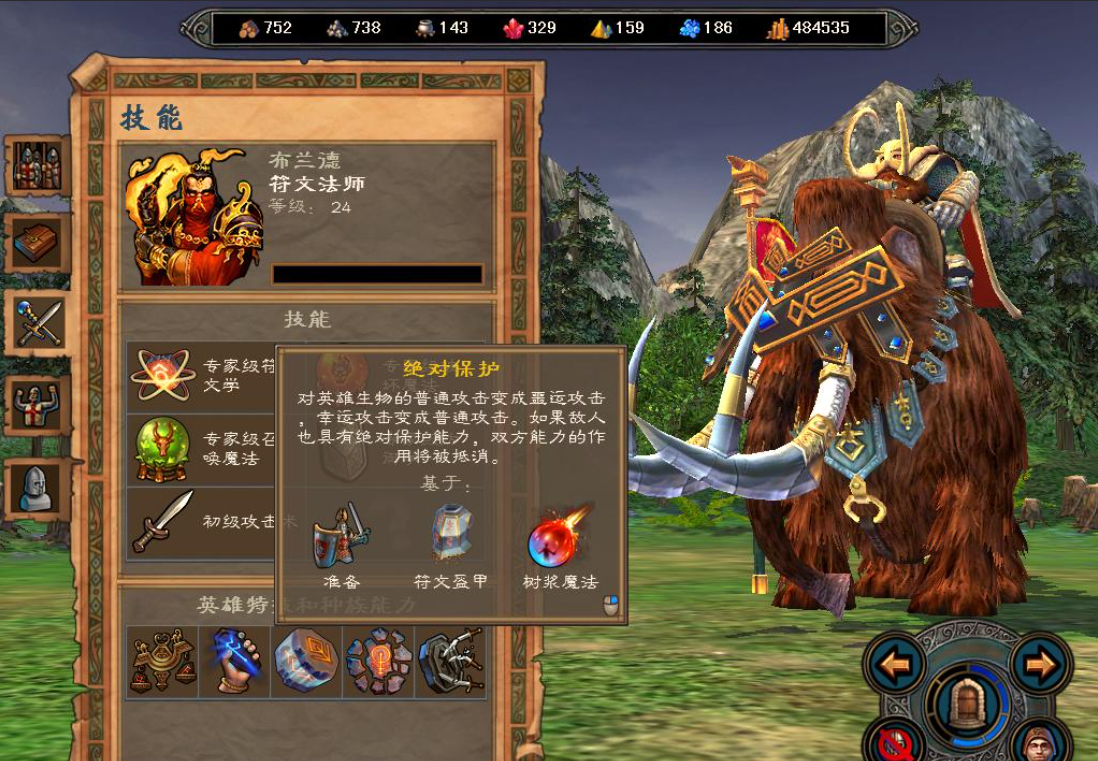Select the green orb summoning magic skill
The image size is (1098, 761).
pyautogui.click(x=160, y=448)
